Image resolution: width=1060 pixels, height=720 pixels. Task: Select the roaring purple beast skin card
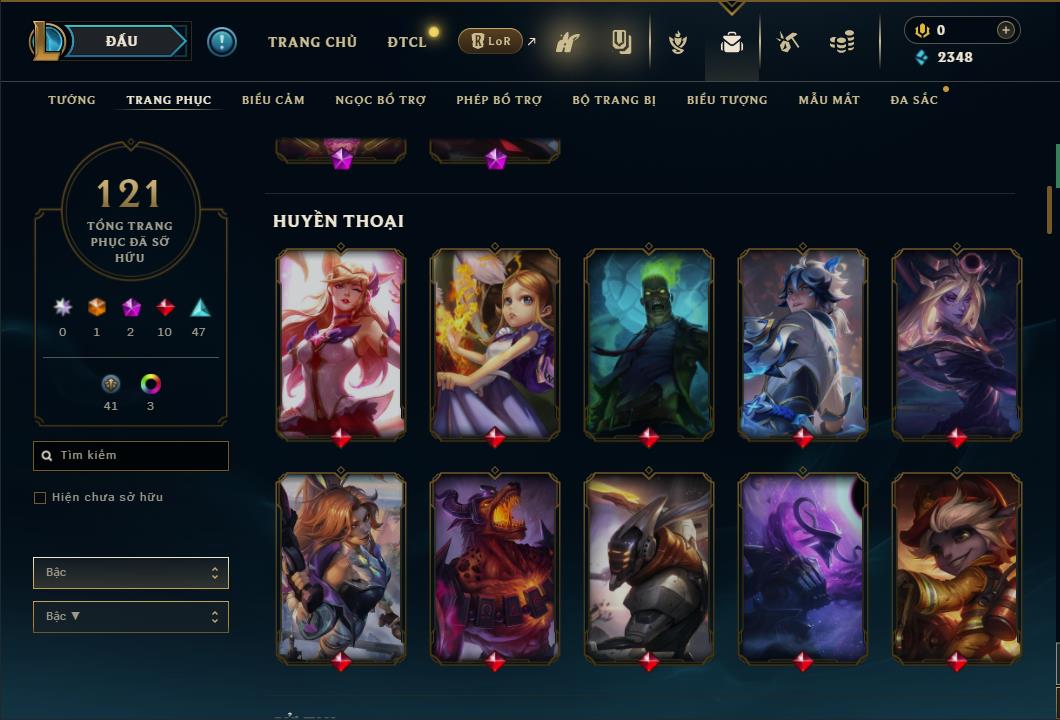[x=495, y=567]
